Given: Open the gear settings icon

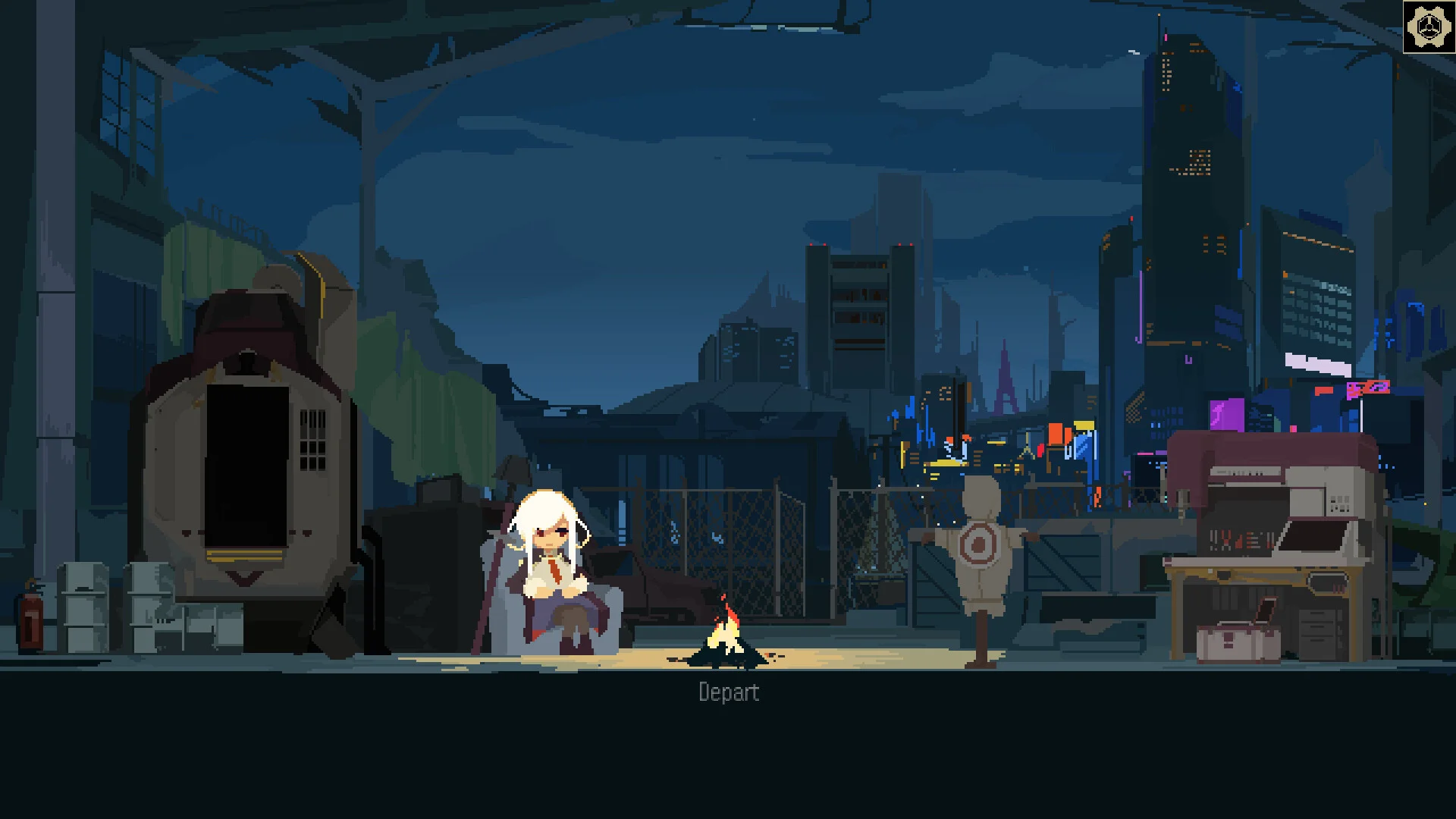Looking at the screenshot, I should pyautogui.click(x=1428, y=27).
